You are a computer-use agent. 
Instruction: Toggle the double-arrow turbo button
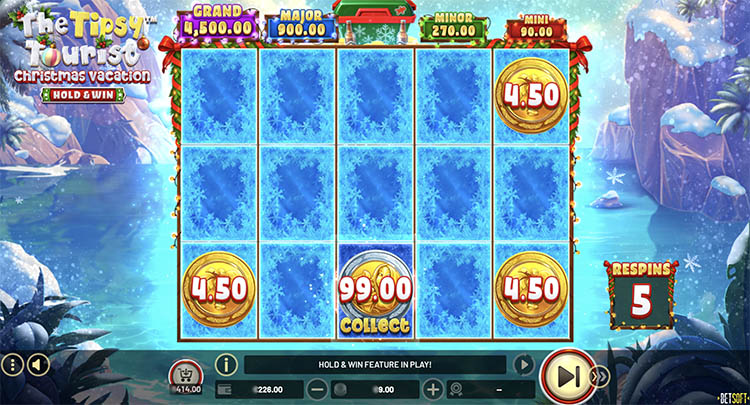click(601, 376)
